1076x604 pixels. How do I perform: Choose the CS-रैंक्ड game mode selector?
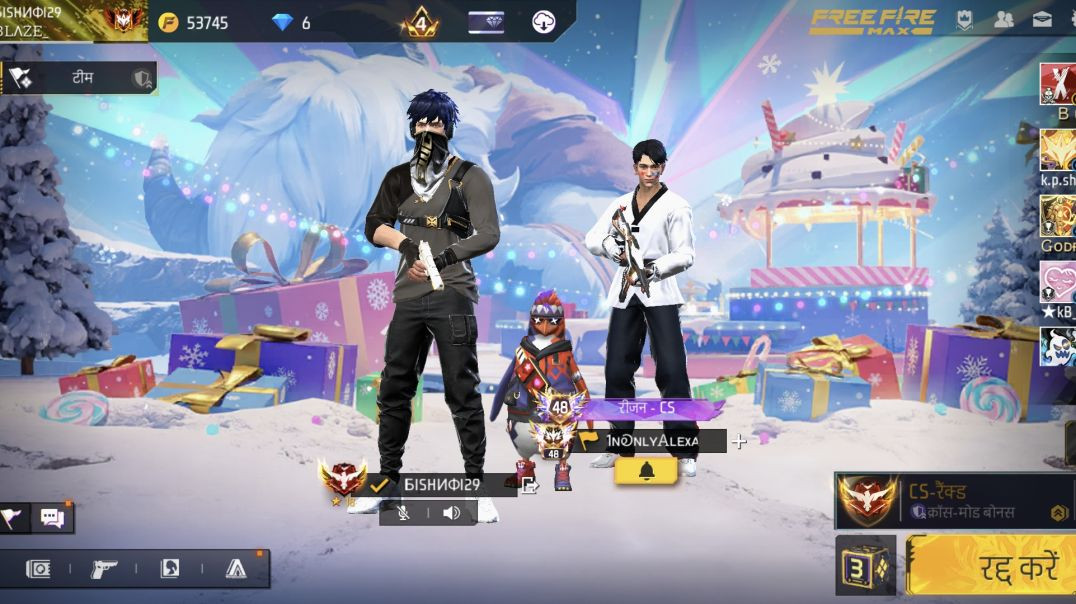pos(954,500)
